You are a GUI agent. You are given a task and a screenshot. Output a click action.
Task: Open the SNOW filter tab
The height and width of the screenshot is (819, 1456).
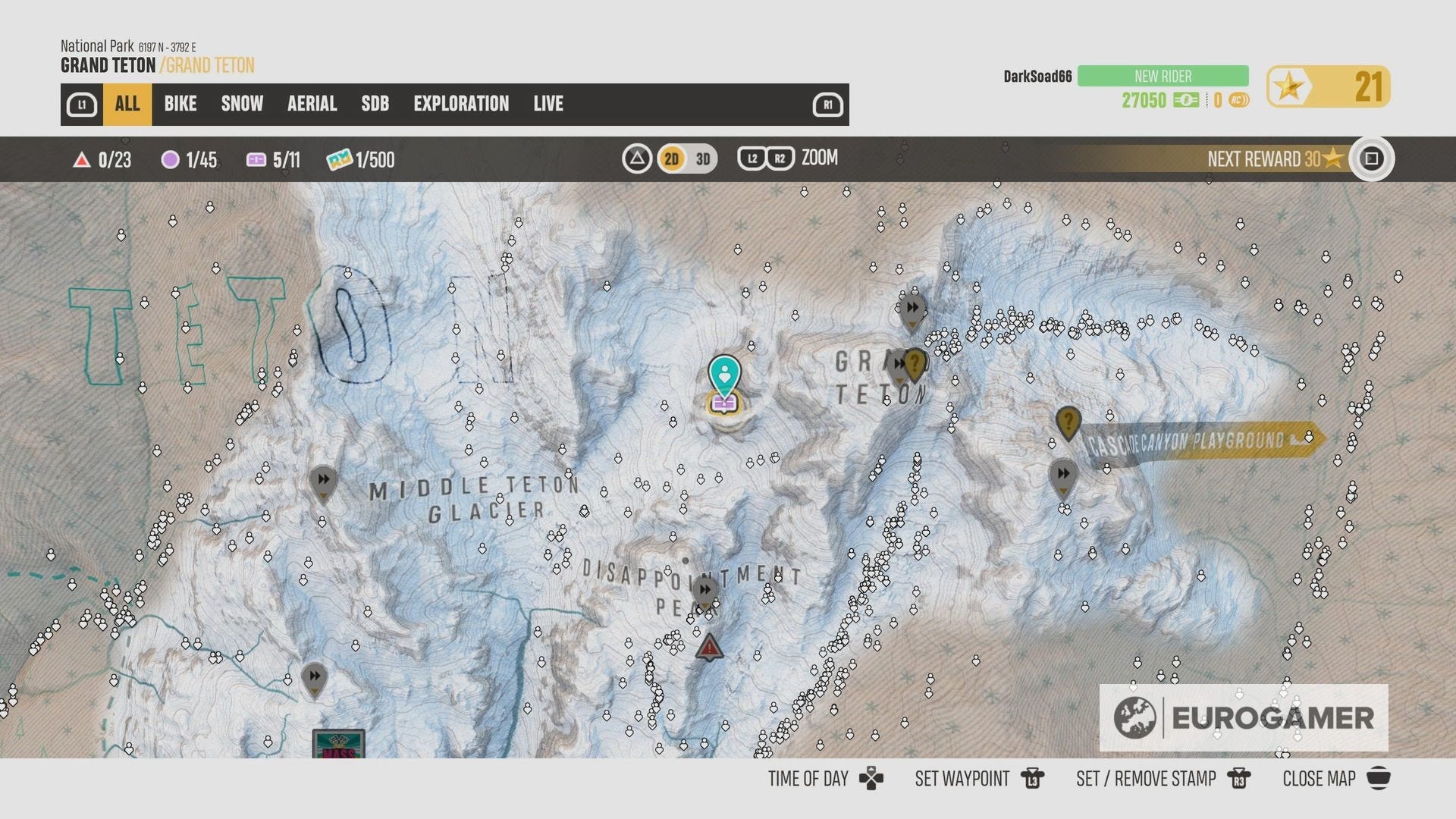click(x=241, y=104)
